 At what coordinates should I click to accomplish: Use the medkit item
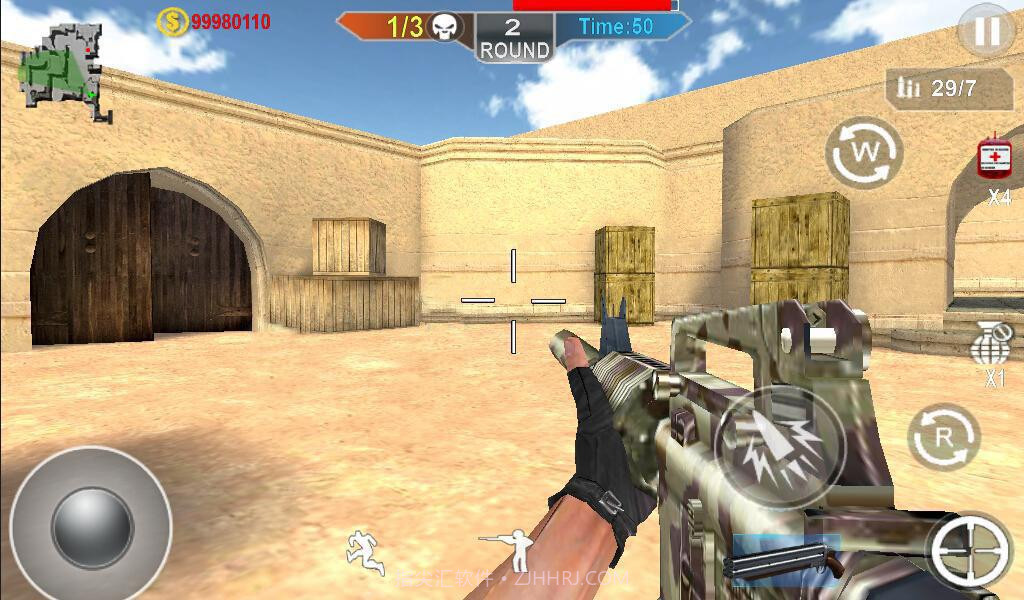click(x=995, y=159)
